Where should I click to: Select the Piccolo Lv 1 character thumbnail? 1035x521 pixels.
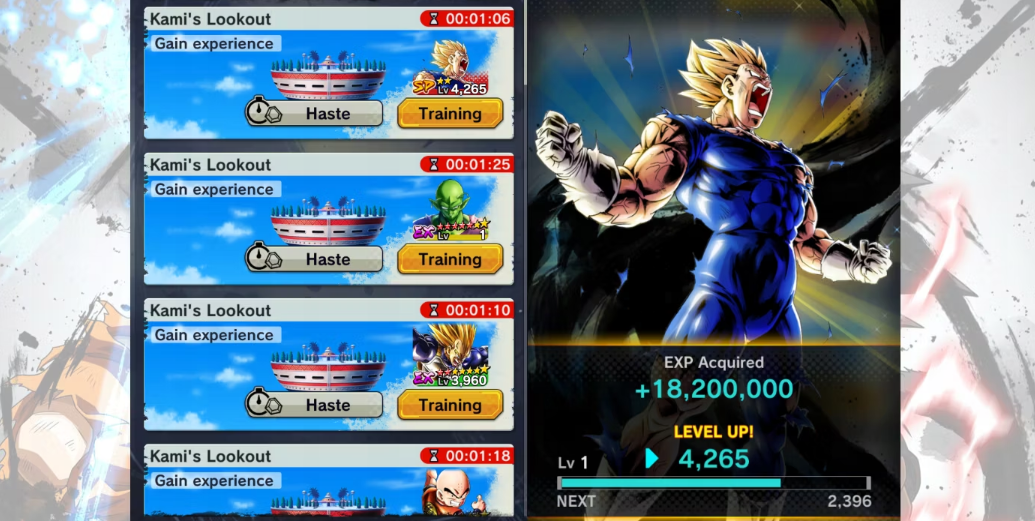click(451, 214)
